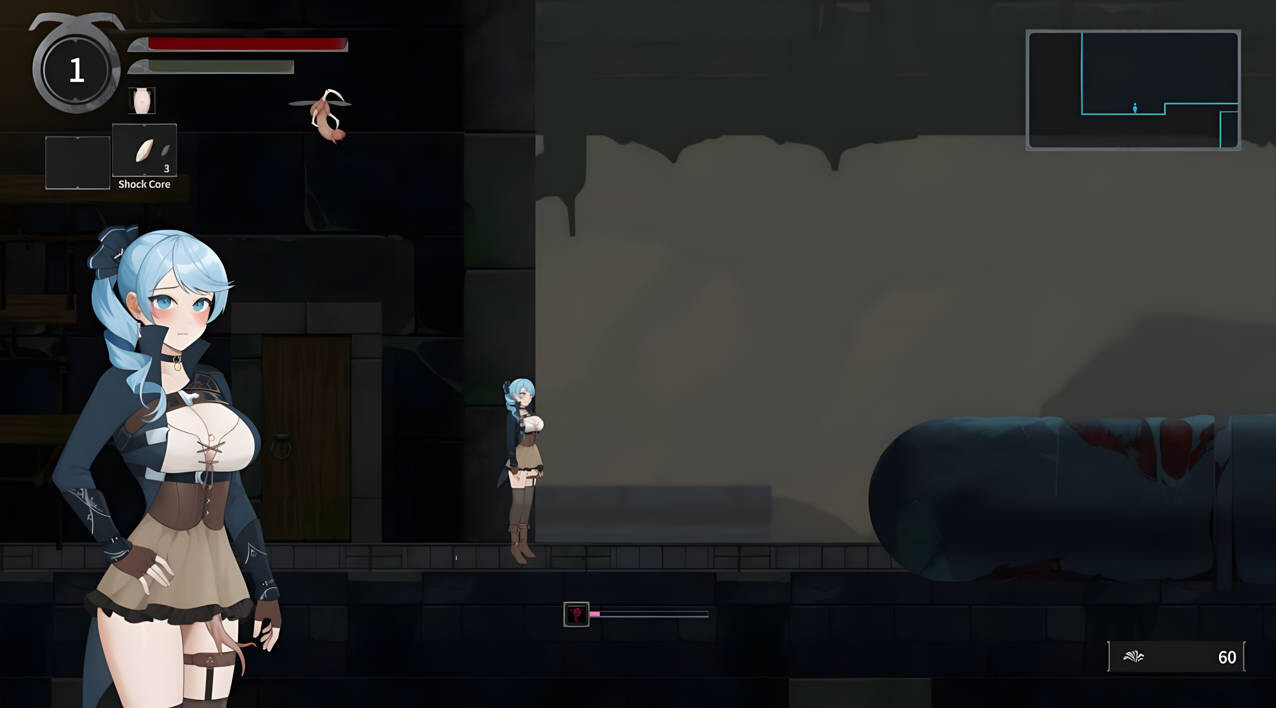Select the empty slot beside Shock Core
1276x708 pixels.
(x=77, y=162)
